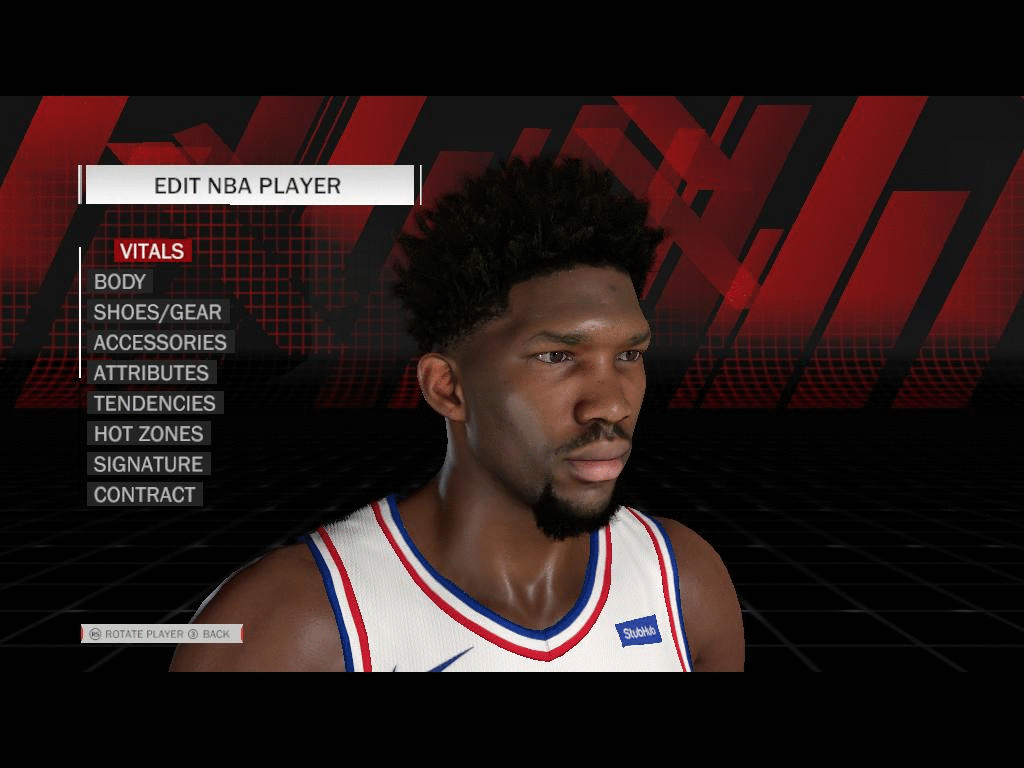
Task: Choose the Shoes/Gear option
Action: click(157, 312)
